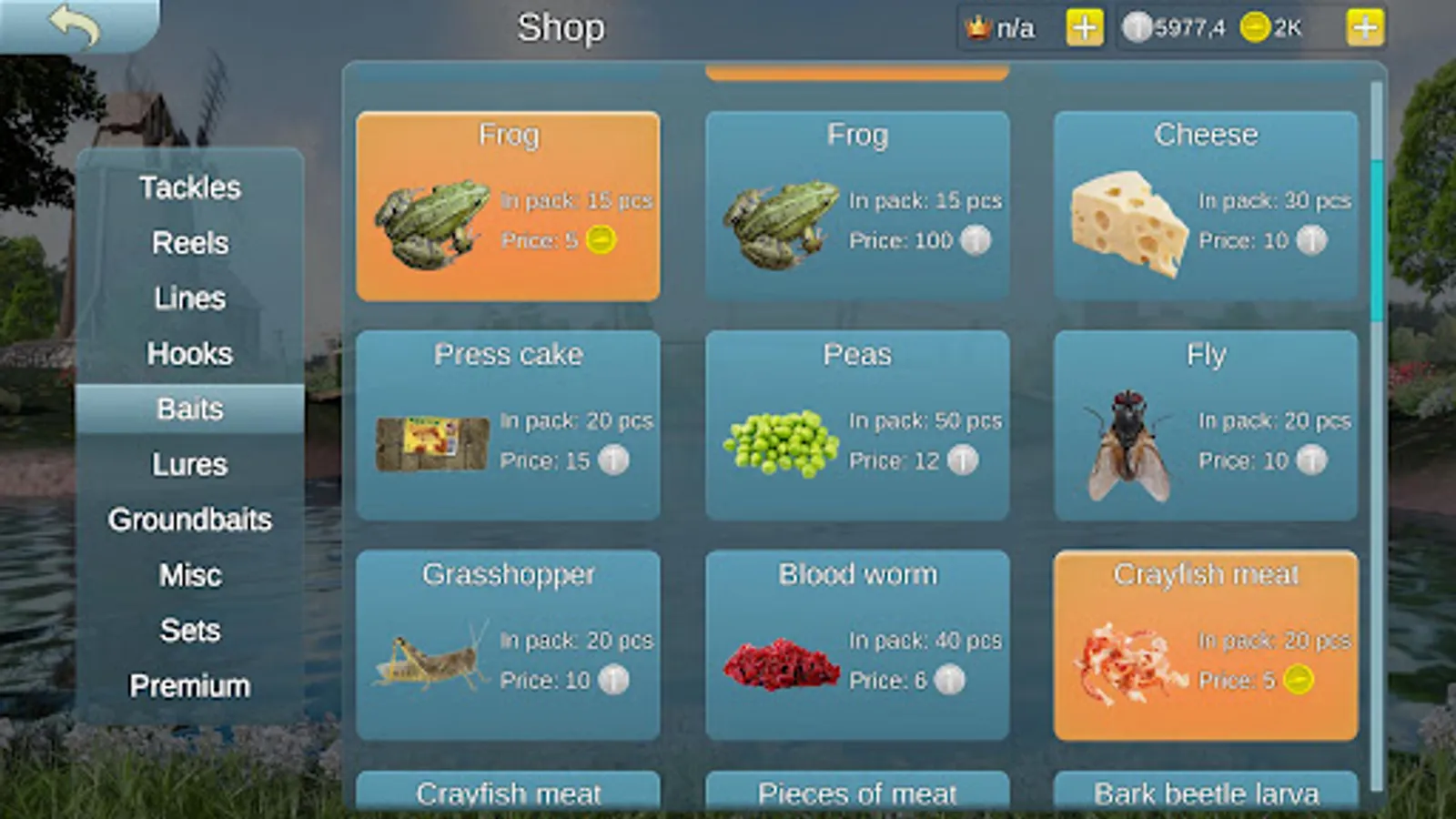
Task: Open the Premium shop section
Action: click(x=189, y=686)
